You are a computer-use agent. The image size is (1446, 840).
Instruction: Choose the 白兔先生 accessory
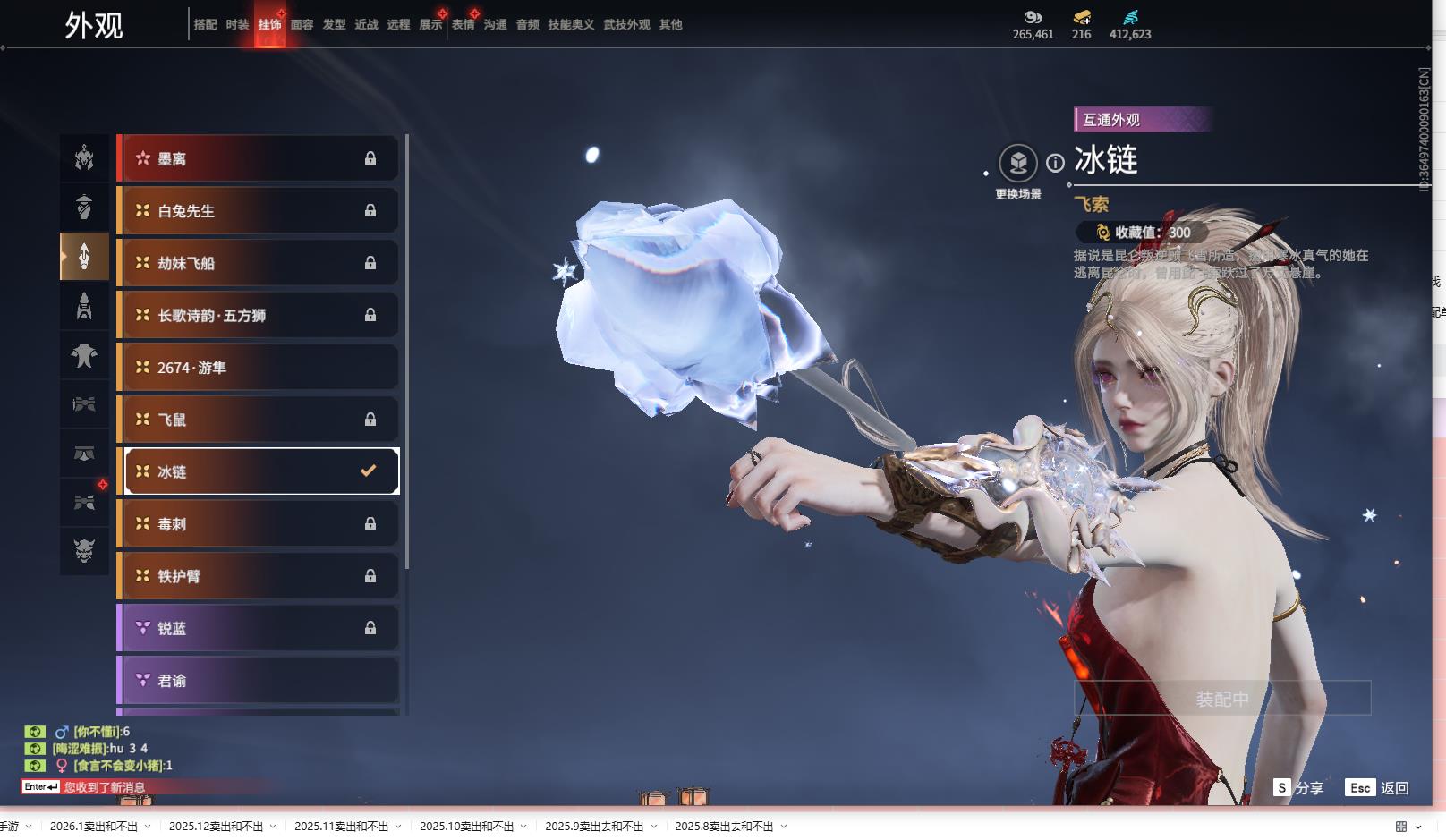[258, 211]
